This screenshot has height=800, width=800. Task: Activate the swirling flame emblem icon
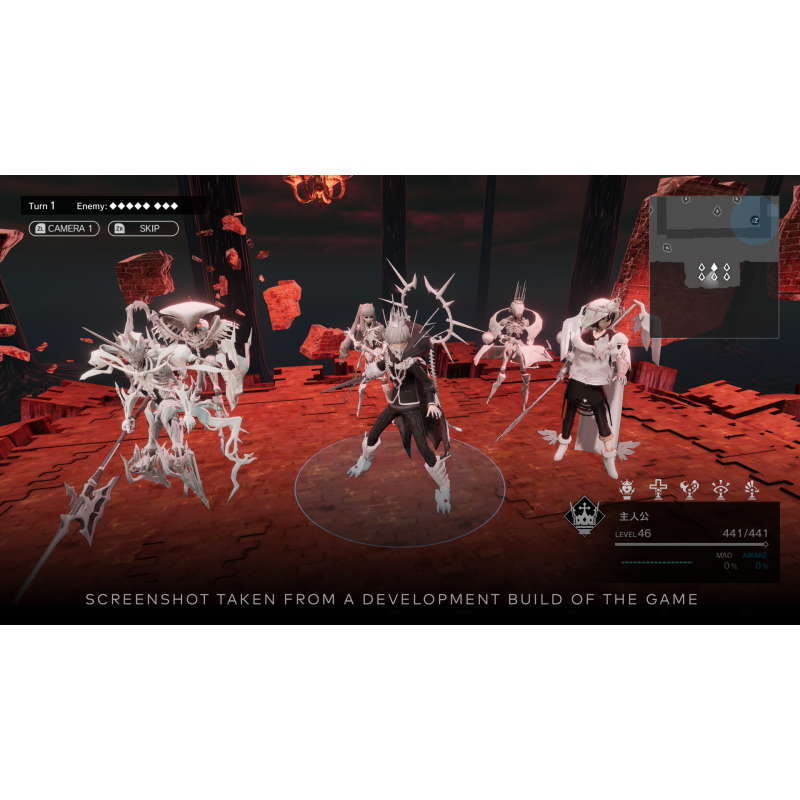(x=689, y=489)
